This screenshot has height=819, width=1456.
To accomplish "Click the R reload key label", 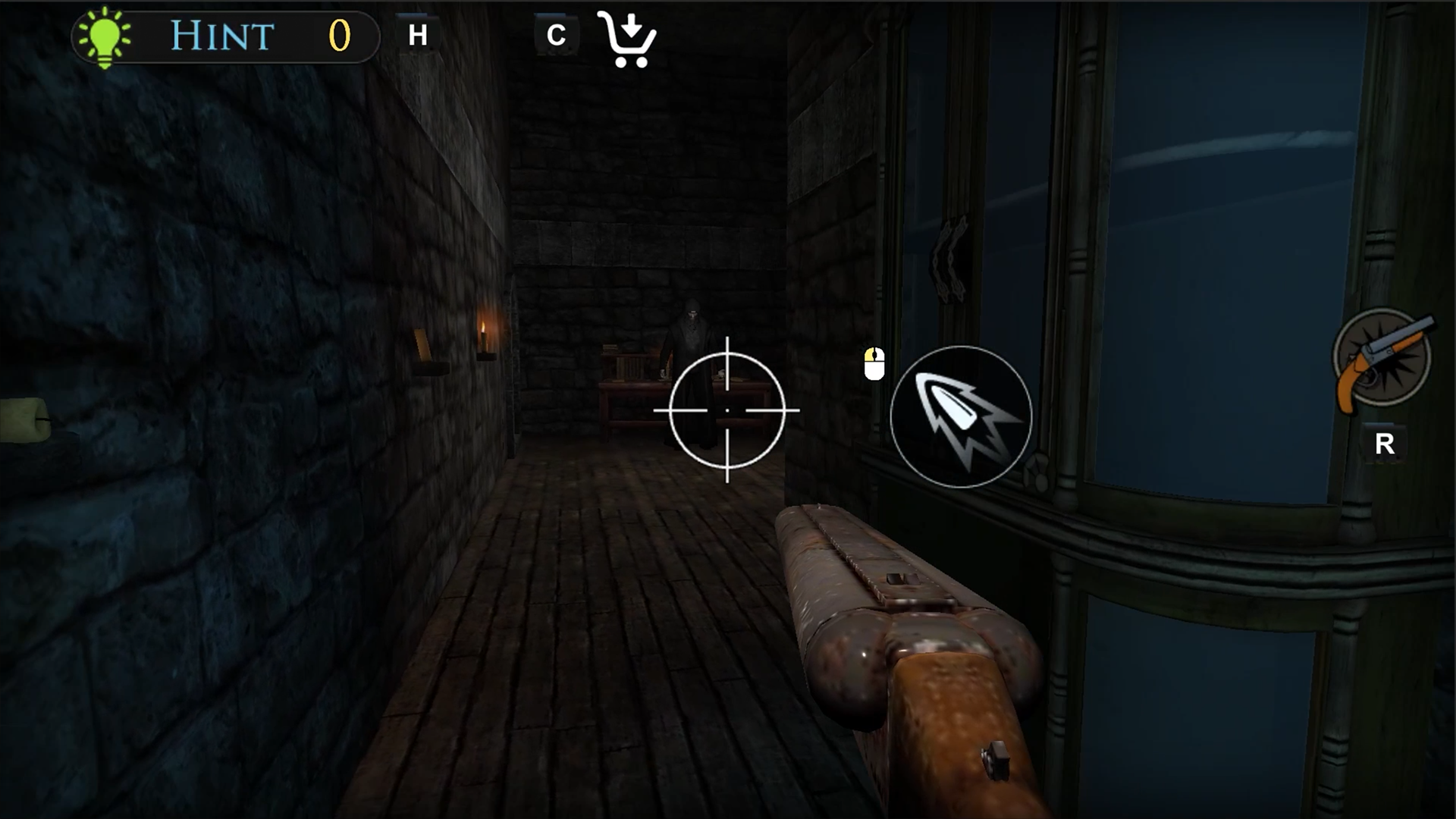I will pos(1387,442).
